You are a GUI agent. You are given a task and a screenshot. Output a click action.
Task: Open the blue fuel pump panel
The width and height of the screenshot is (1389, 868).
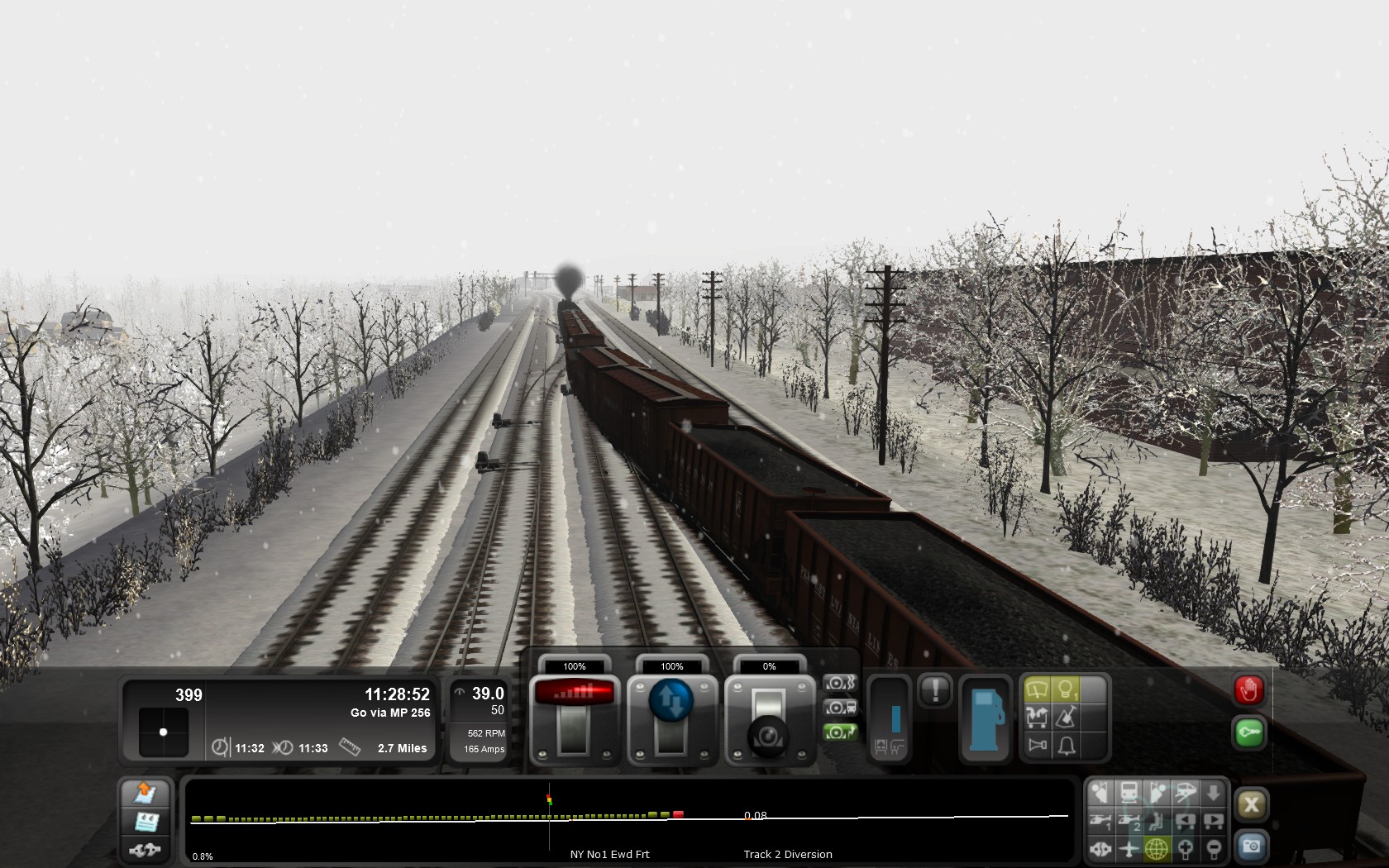click(986, 719)
